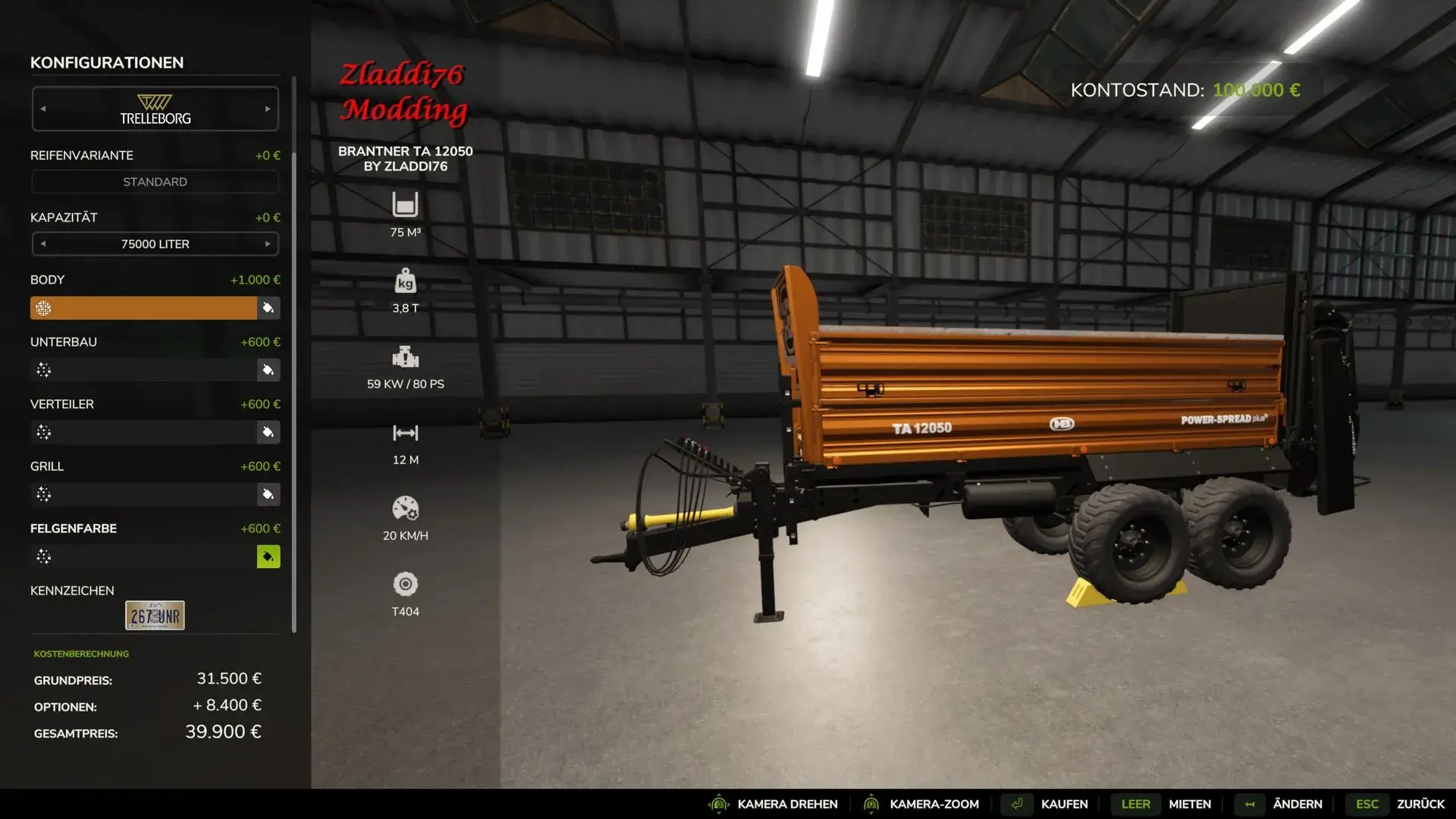The height and width of the screenshot is (819, 1456).
Task: Decrease capacity from 75000 Liter
Action: point(43,244)
